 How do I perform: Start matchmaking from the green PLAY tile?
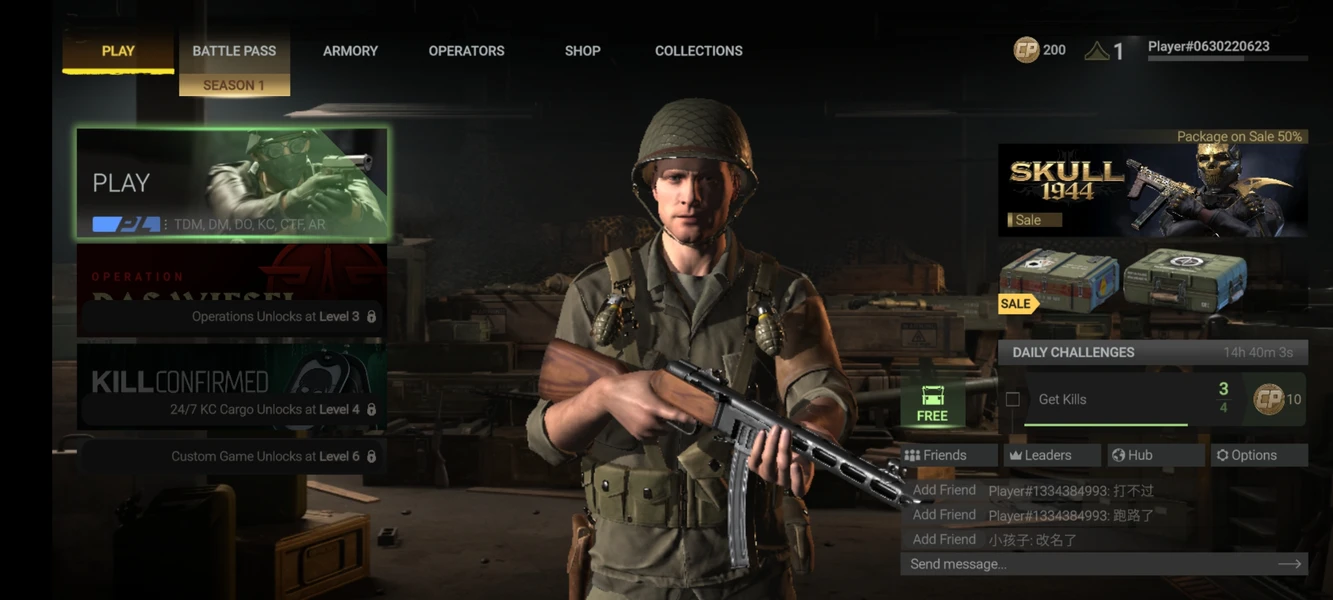click(232, 183)
